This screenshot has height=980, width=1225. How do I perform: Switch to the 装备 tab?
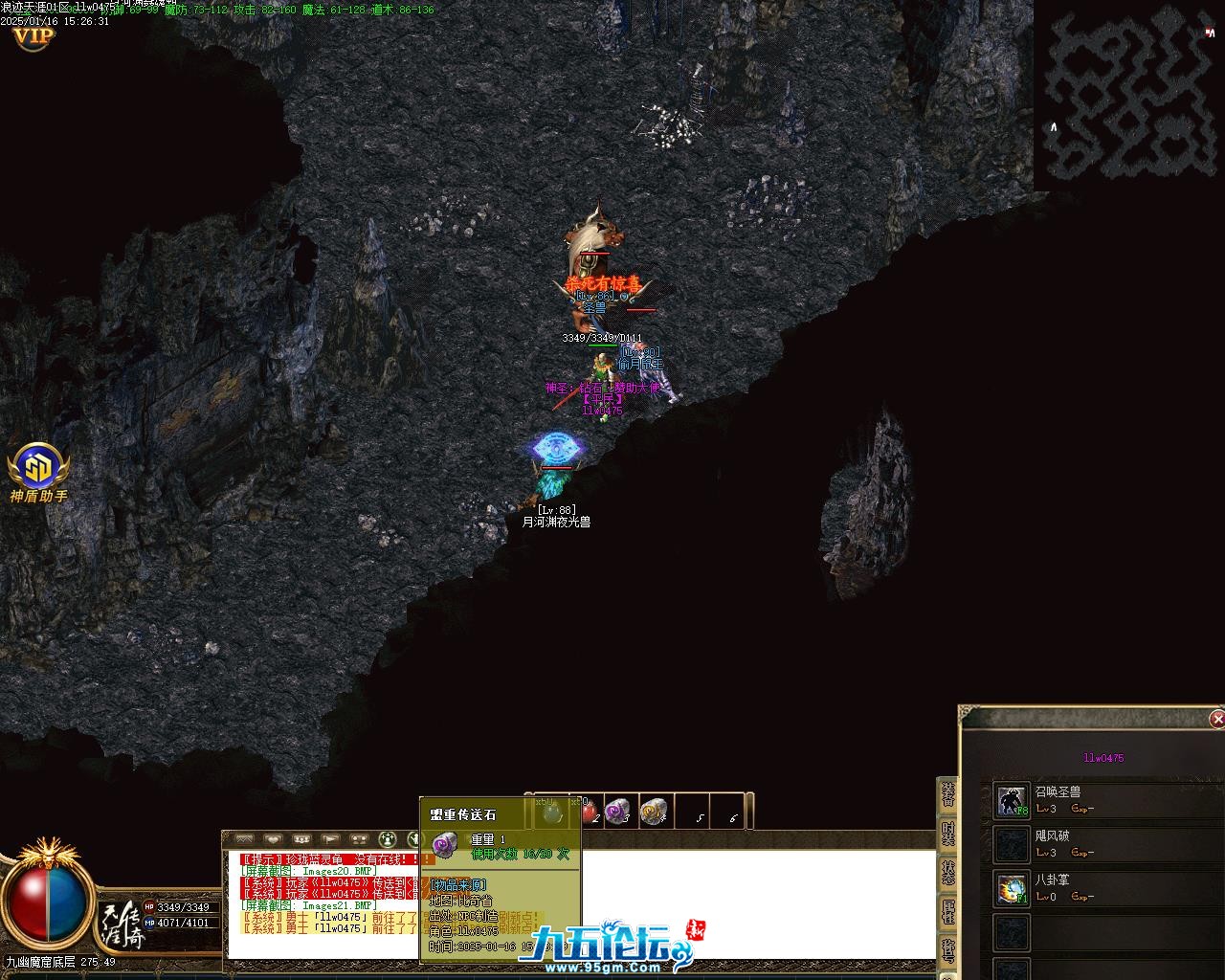point(947,796)
